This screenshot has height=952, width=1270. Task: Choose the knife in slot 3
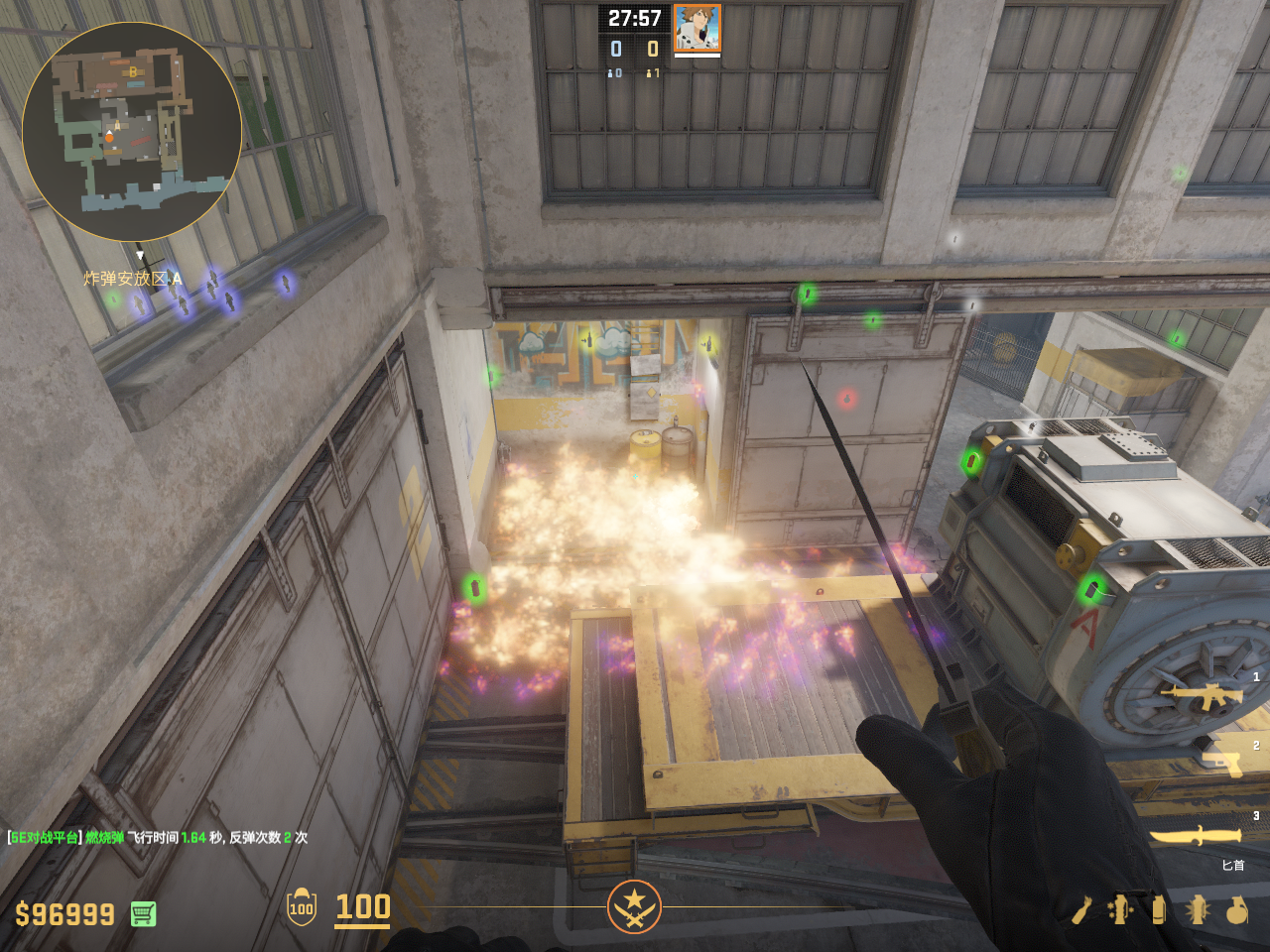coord(1195,836)
